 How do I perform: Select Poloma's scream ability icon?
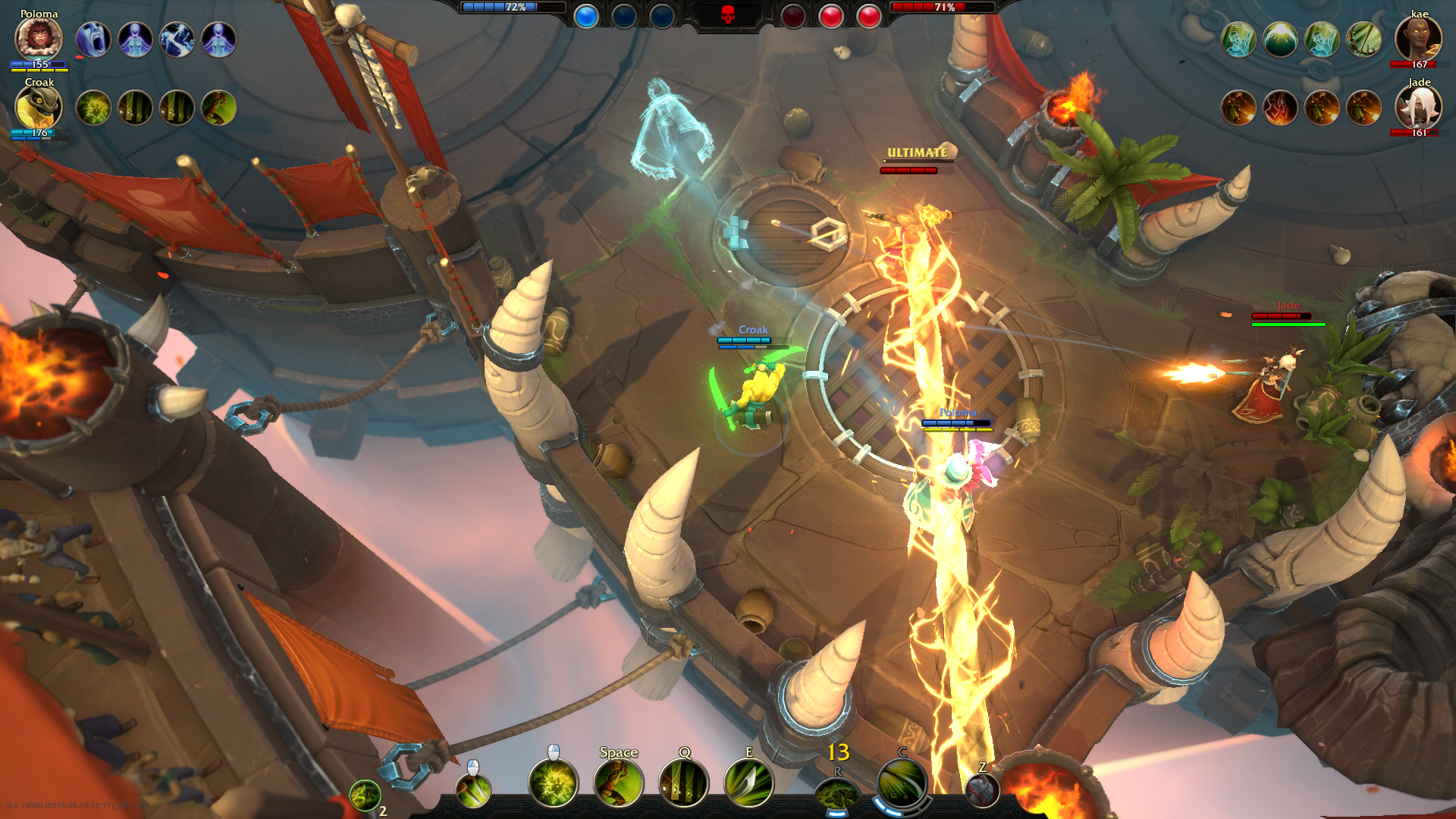93,38
